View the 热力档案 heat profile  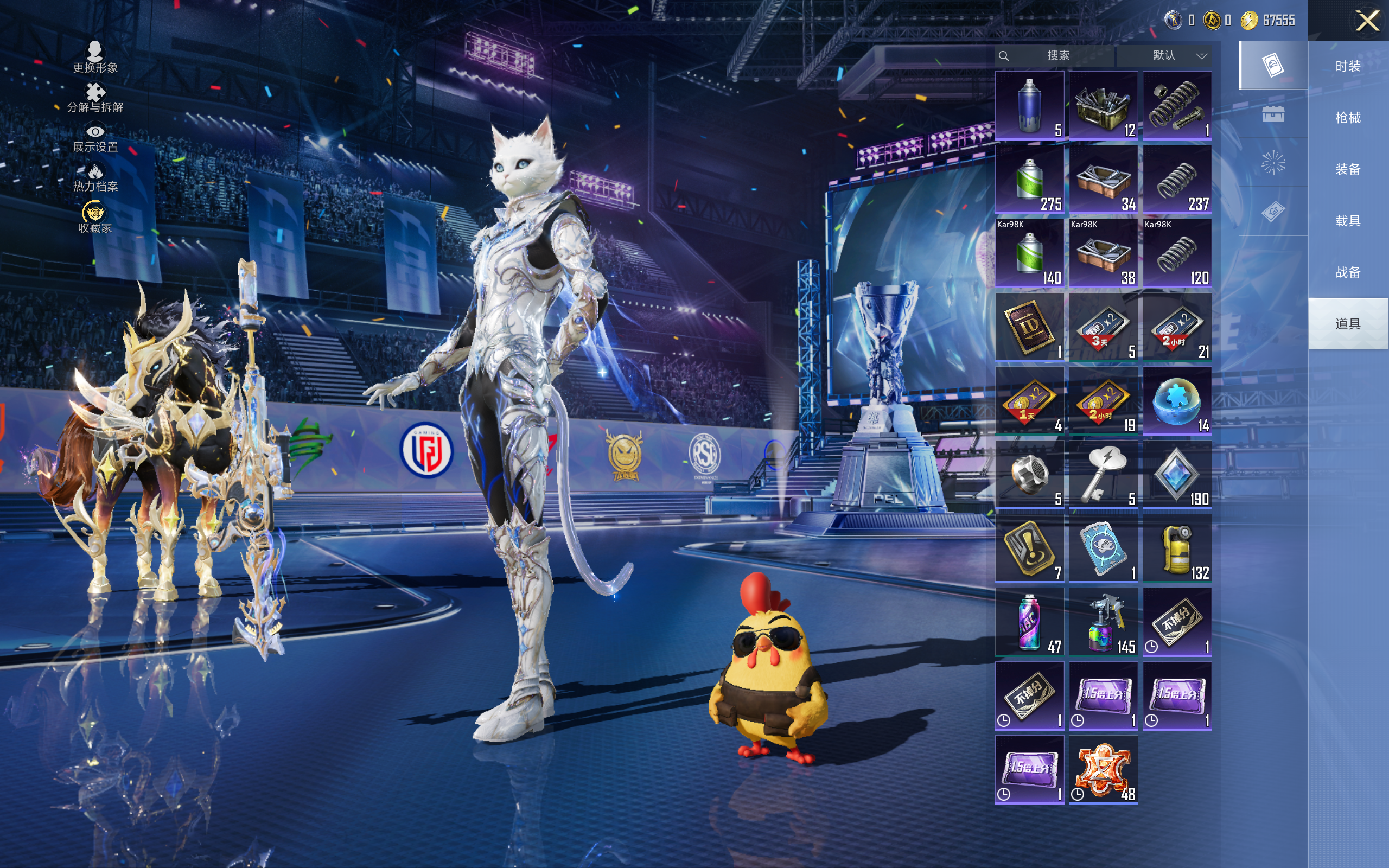[95, 177]
